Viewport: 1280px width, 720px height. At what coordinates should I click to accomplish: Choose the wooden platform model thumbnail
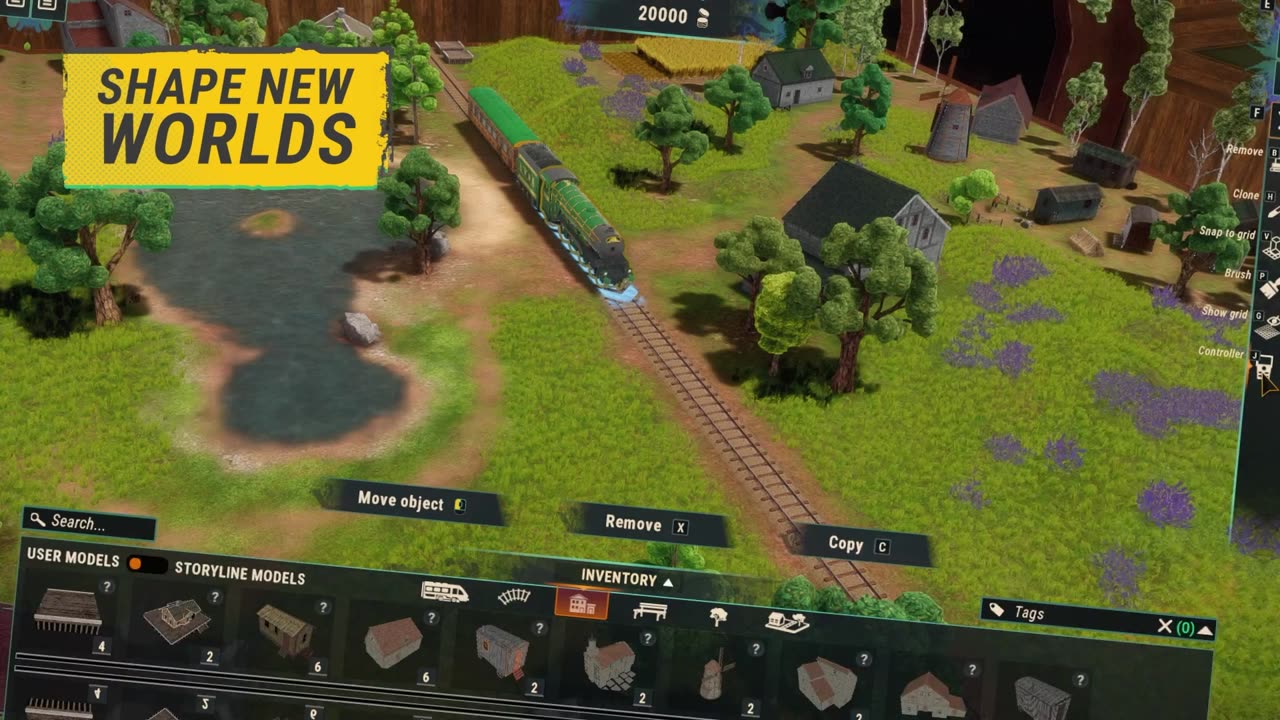pyautogui.click(x=68, y=610)
